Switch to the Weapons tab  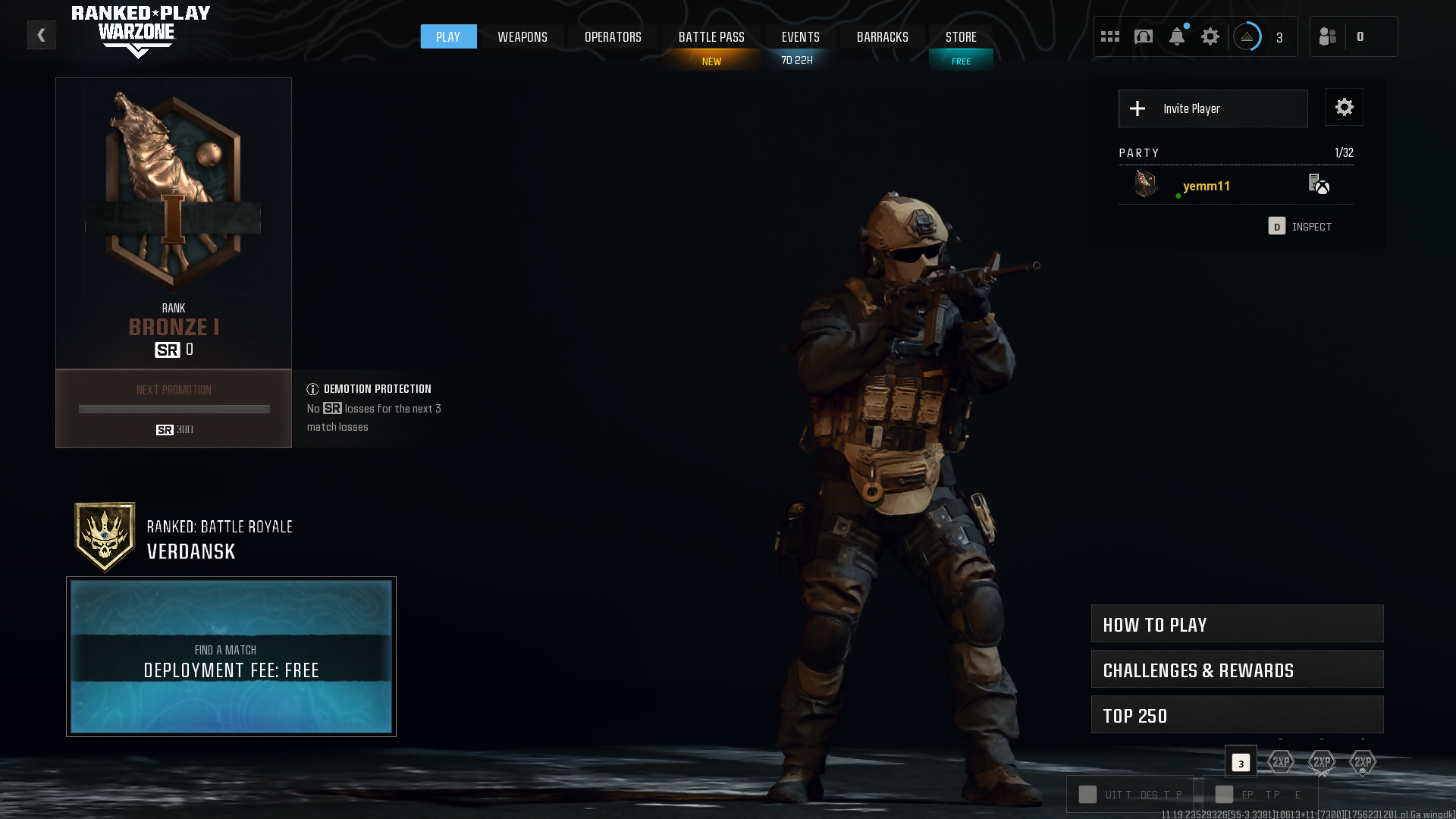(522, 36)
